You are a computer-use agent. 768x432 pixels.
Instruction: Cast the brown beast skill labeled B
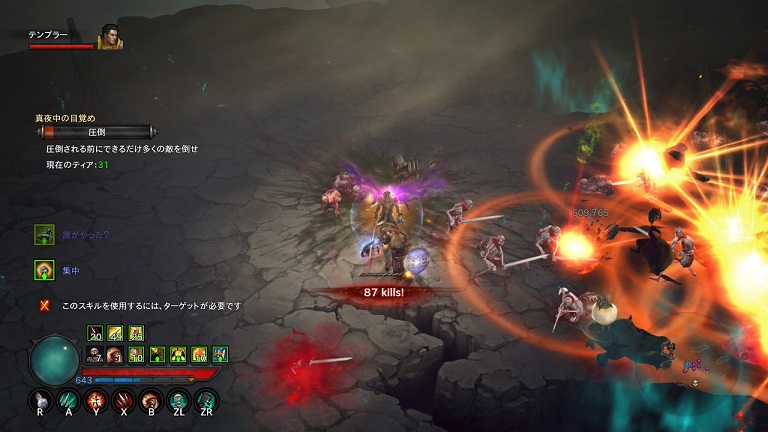pos(152,401)
